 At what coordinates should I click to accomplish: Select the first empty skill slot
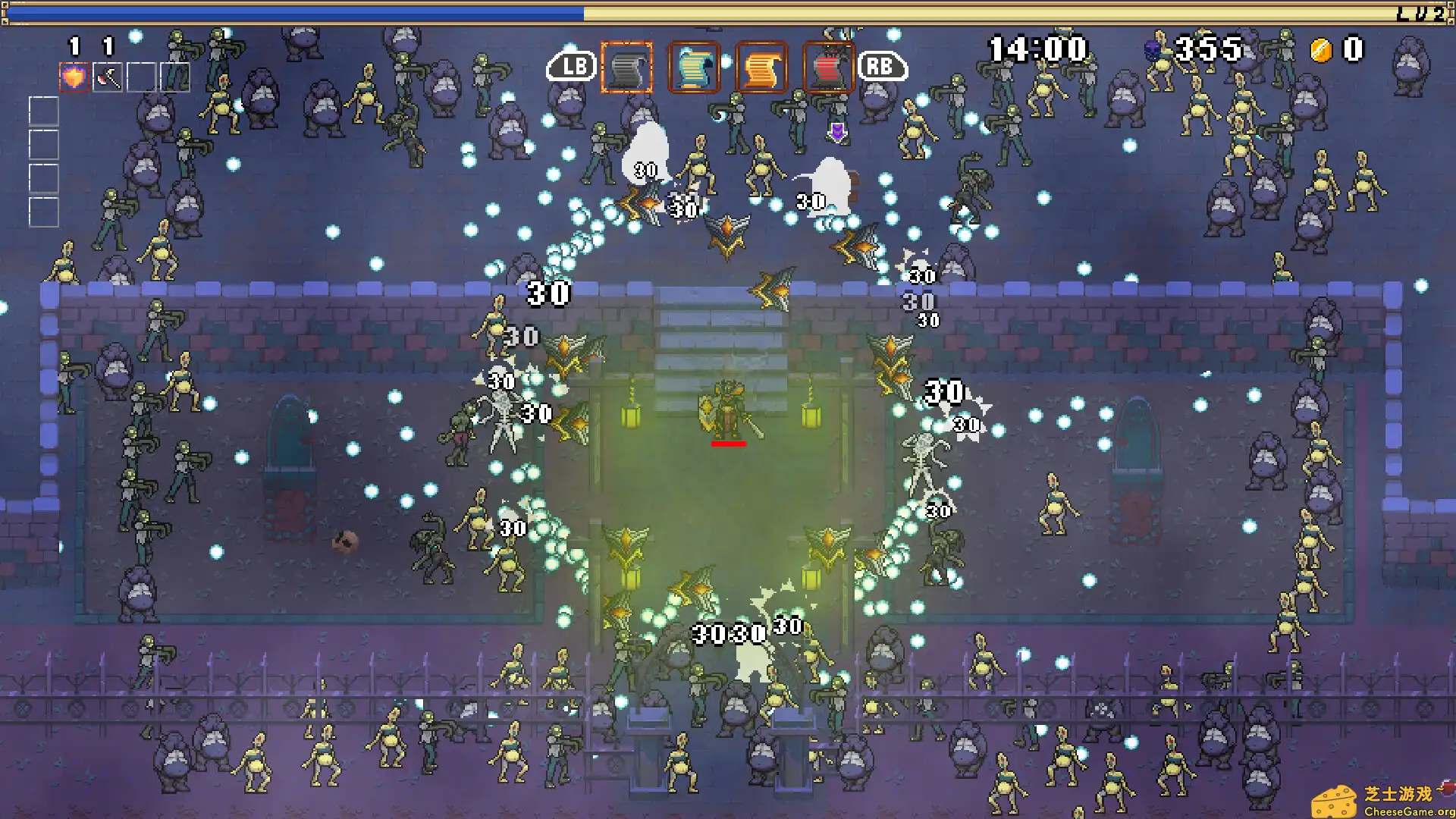[140, 77]
